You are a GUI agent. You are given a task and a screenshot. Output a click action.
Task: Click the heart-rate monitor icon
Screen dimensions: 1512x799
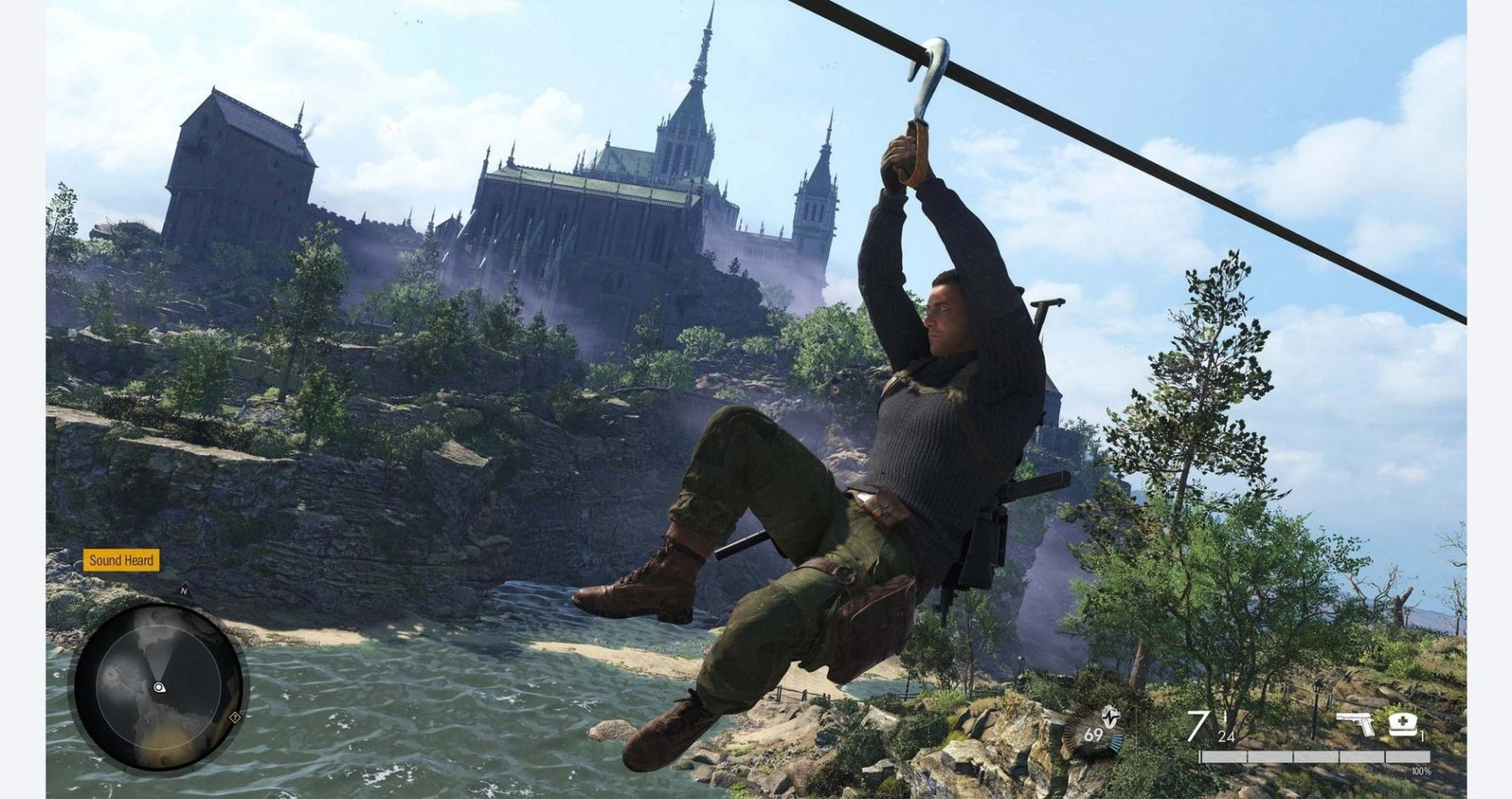(1109, 716)
